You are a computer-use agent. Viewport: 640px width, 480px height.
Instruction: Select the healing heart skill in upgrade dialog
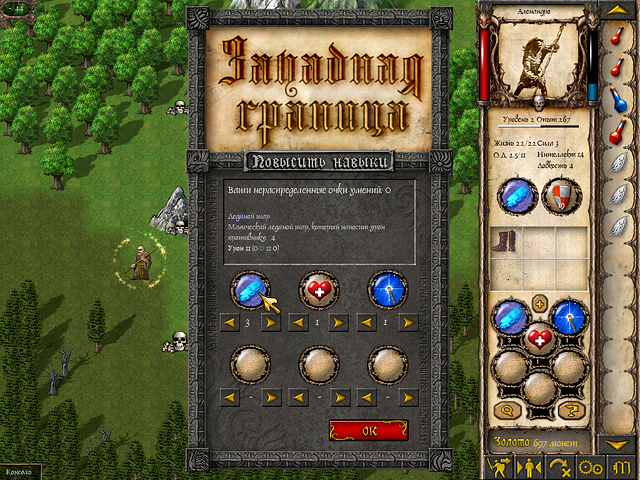click(x=317, y=288)
